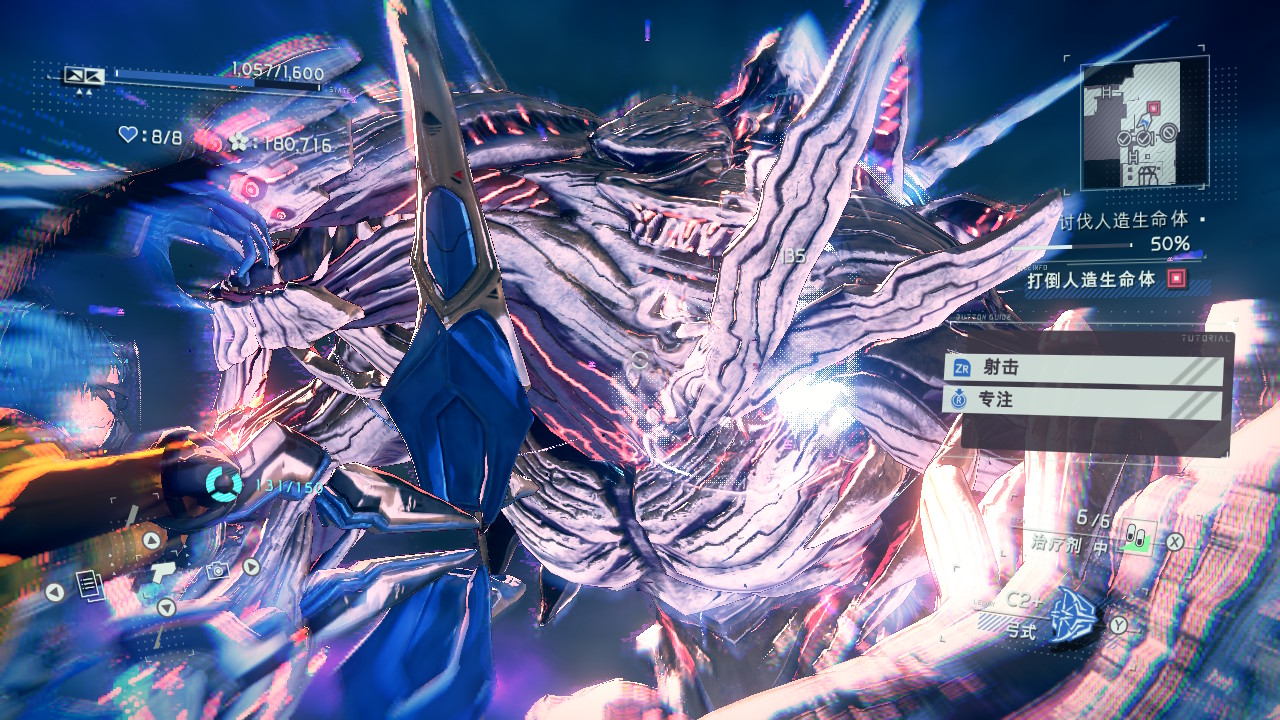Select the pistol weapon icon

162,572
